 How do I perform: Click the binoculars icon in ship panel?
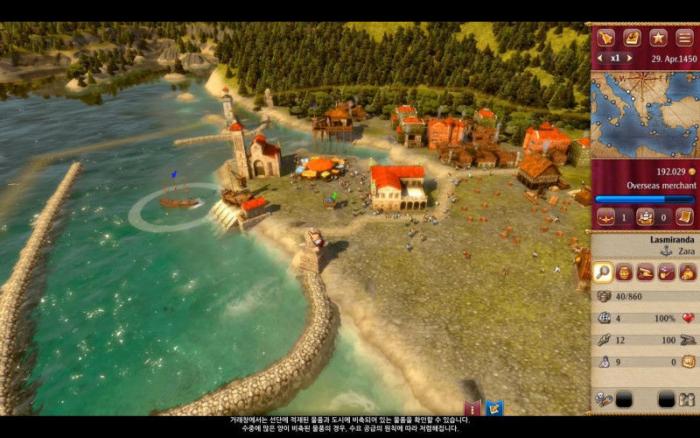click(686, 399)
